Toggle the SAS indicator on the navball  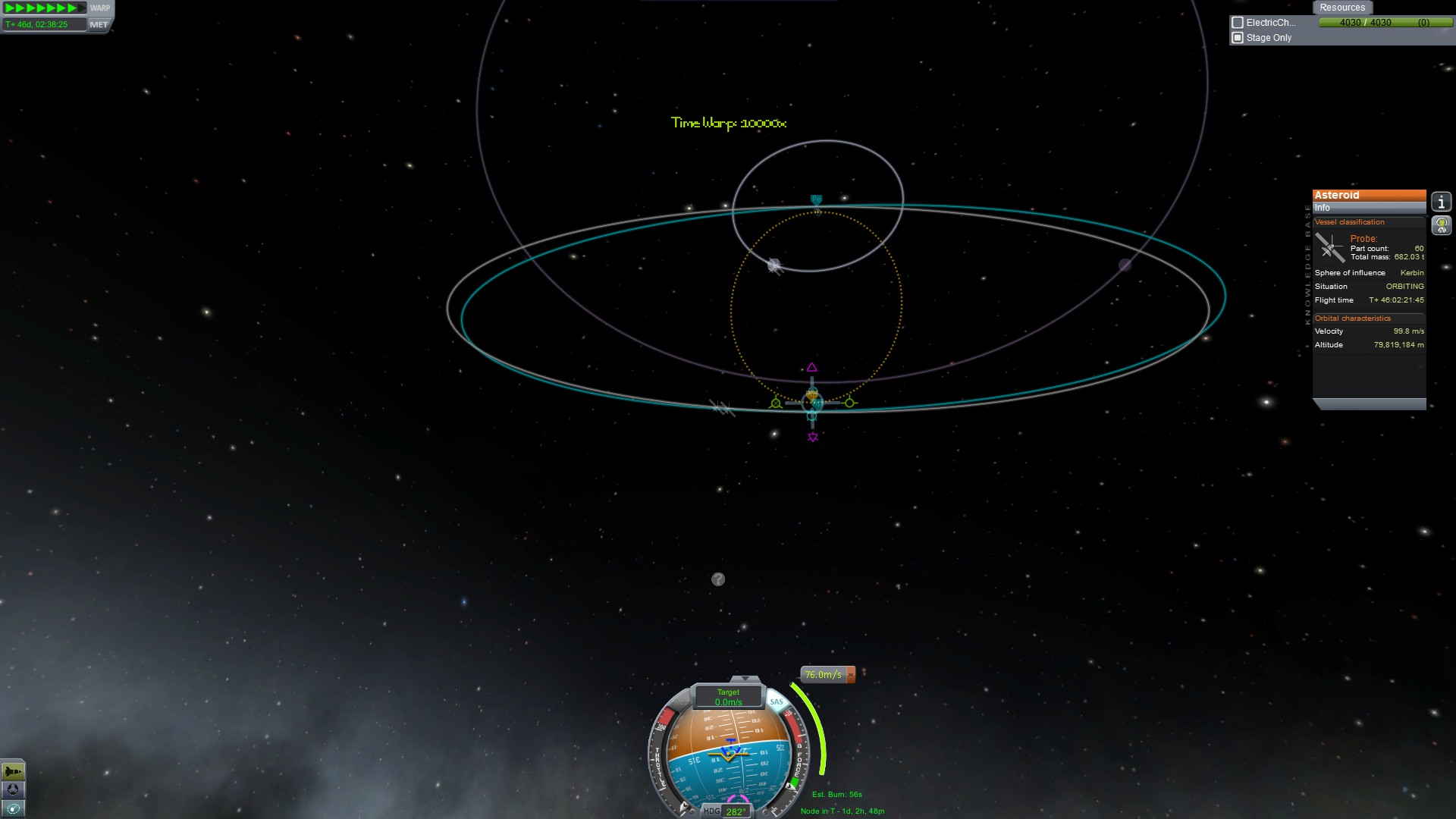point(776,701)
